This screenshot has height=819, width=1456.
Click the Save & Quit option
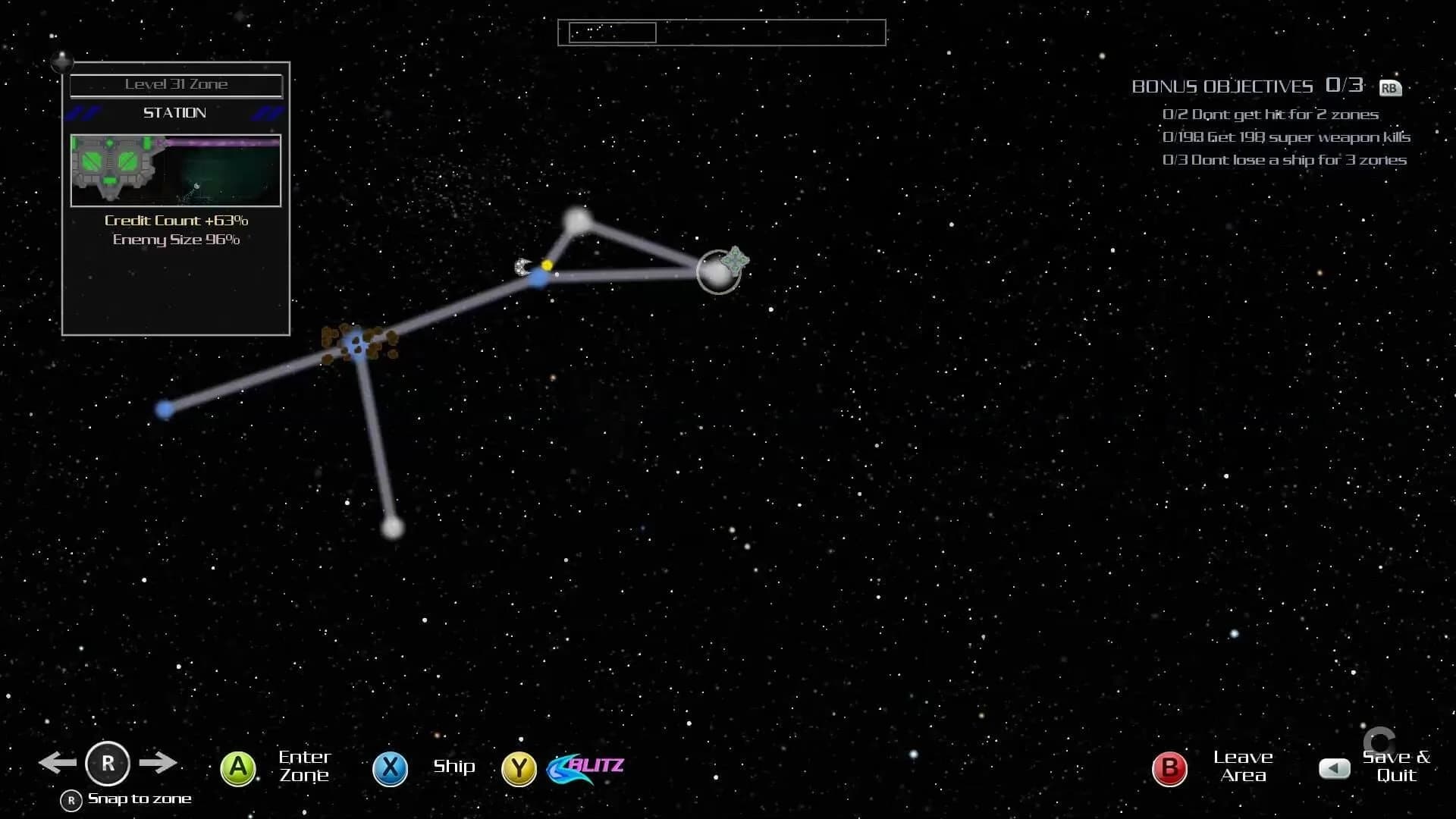pos(1395,766)
